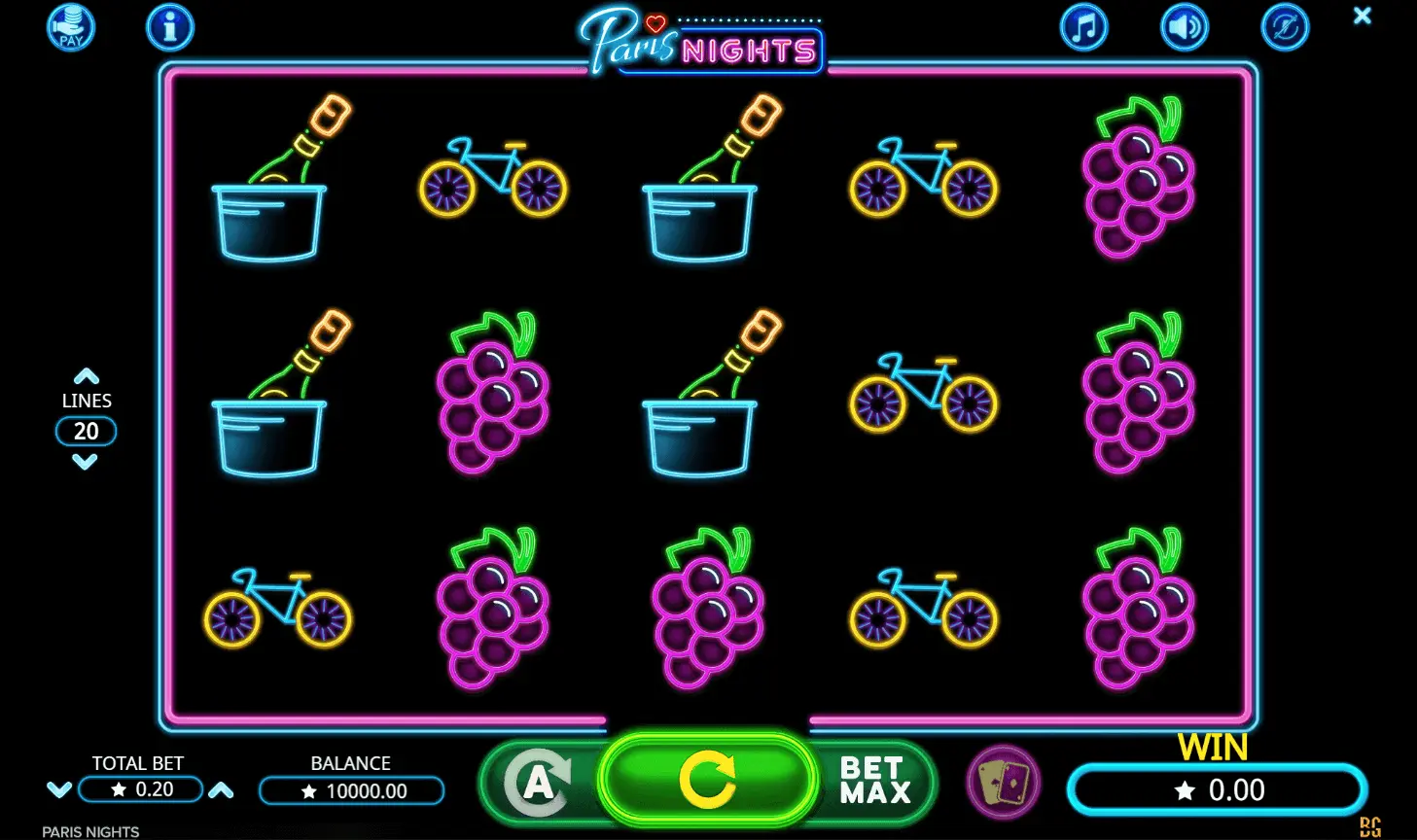Spin the reels with the green button
The height and width of the screenshot is (840, 1417).
[707, 780]
